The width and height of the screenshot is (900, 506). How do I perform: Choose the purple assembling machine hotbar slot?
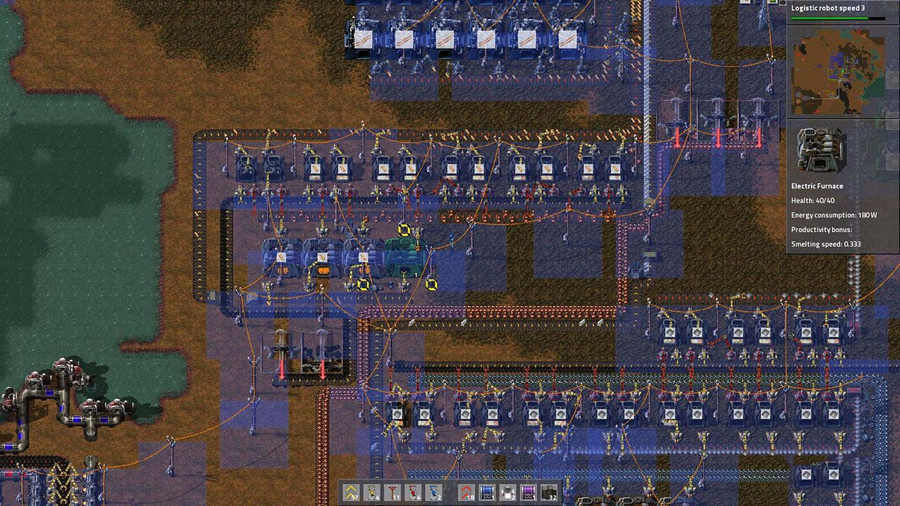tap(528, 491)
